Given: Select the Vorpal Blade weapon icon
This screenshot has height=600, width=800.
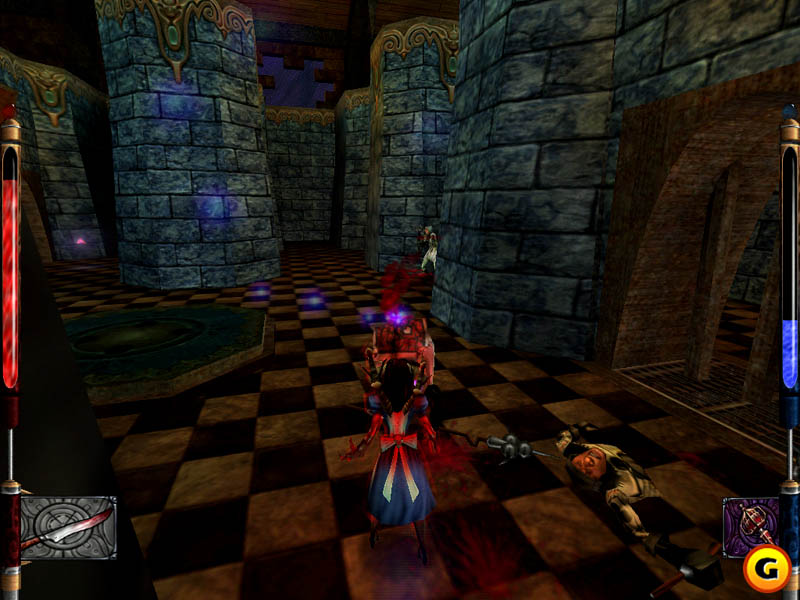Looking at the screenshot, I should [x=68, y=527].
